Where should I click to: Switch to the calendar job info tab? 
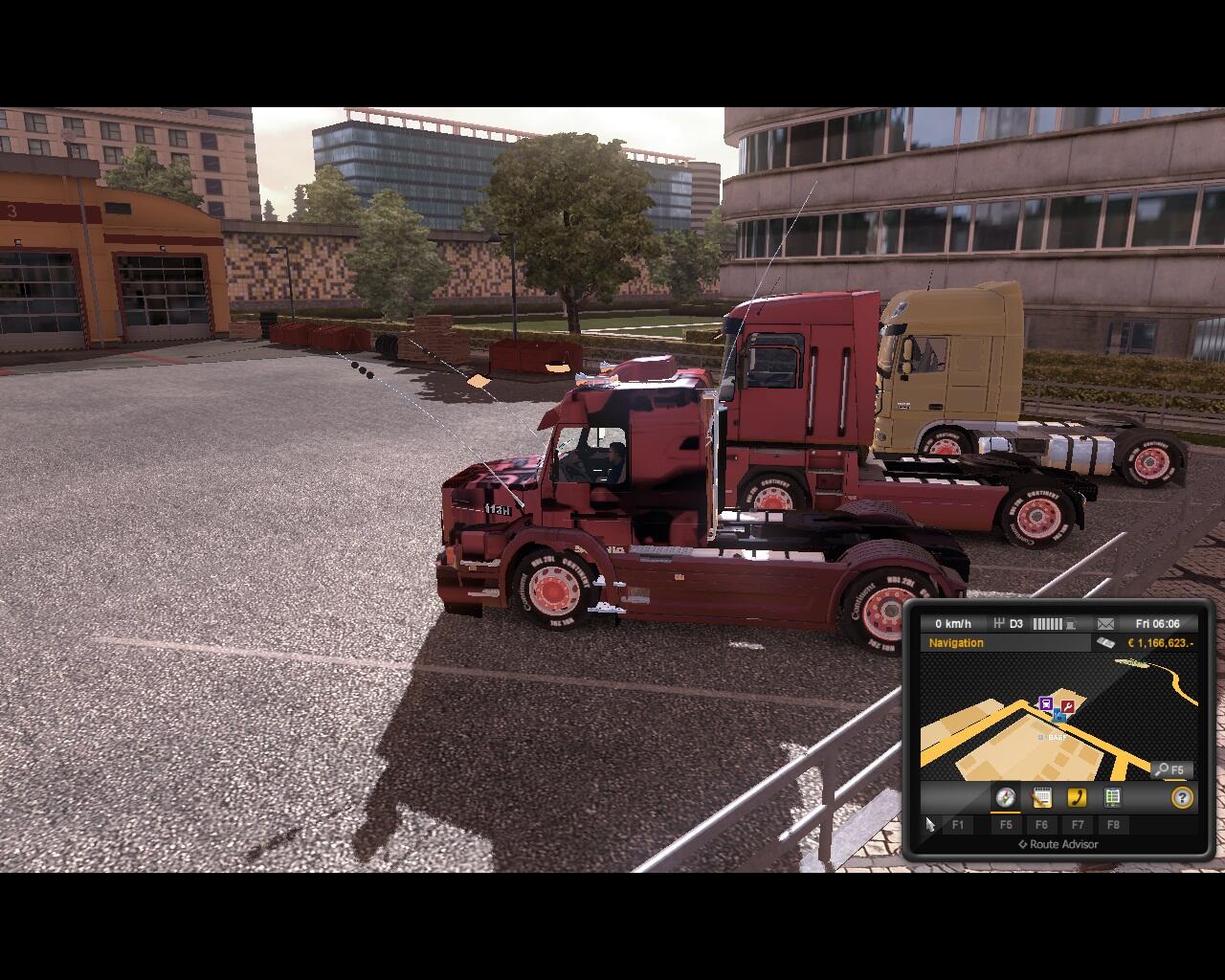pyautogui.click(x=1041, y=797)
